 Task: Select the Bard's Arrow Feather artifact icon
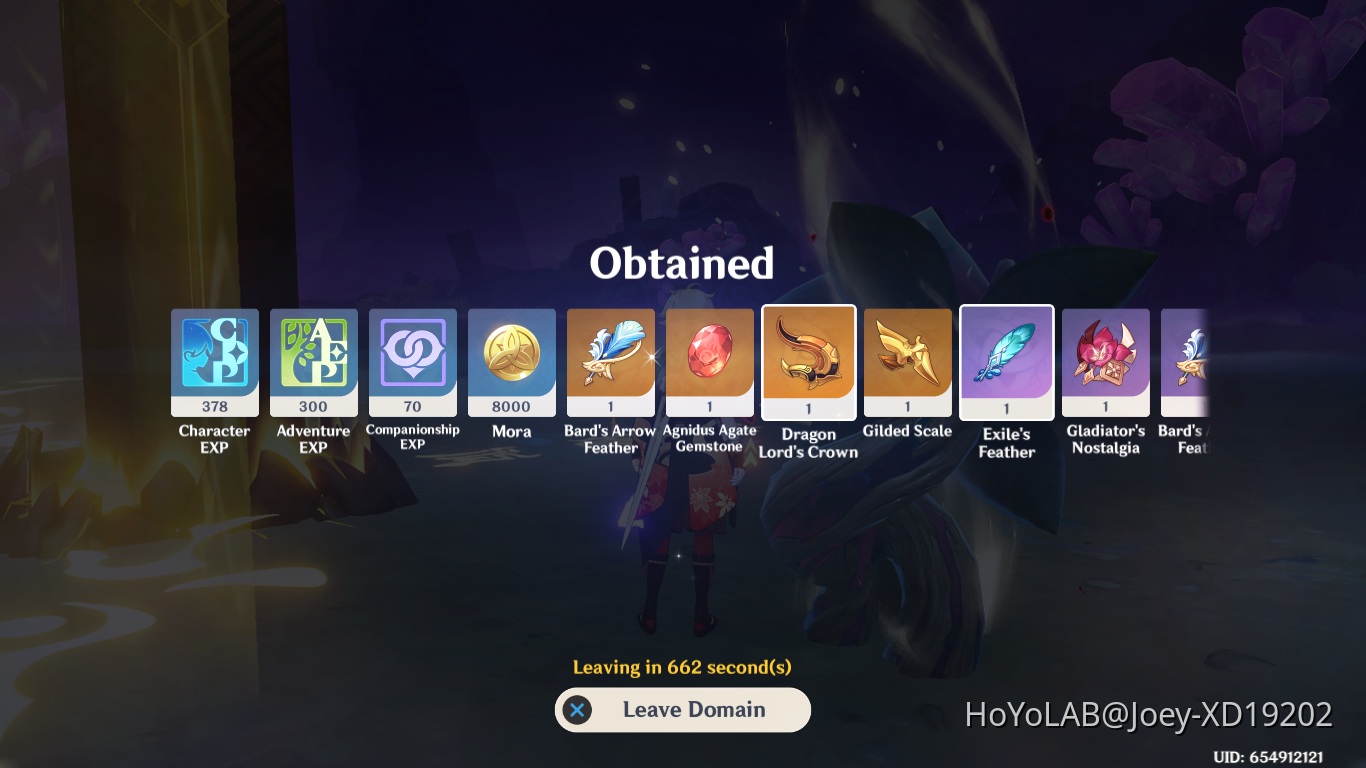pos(610,362)
